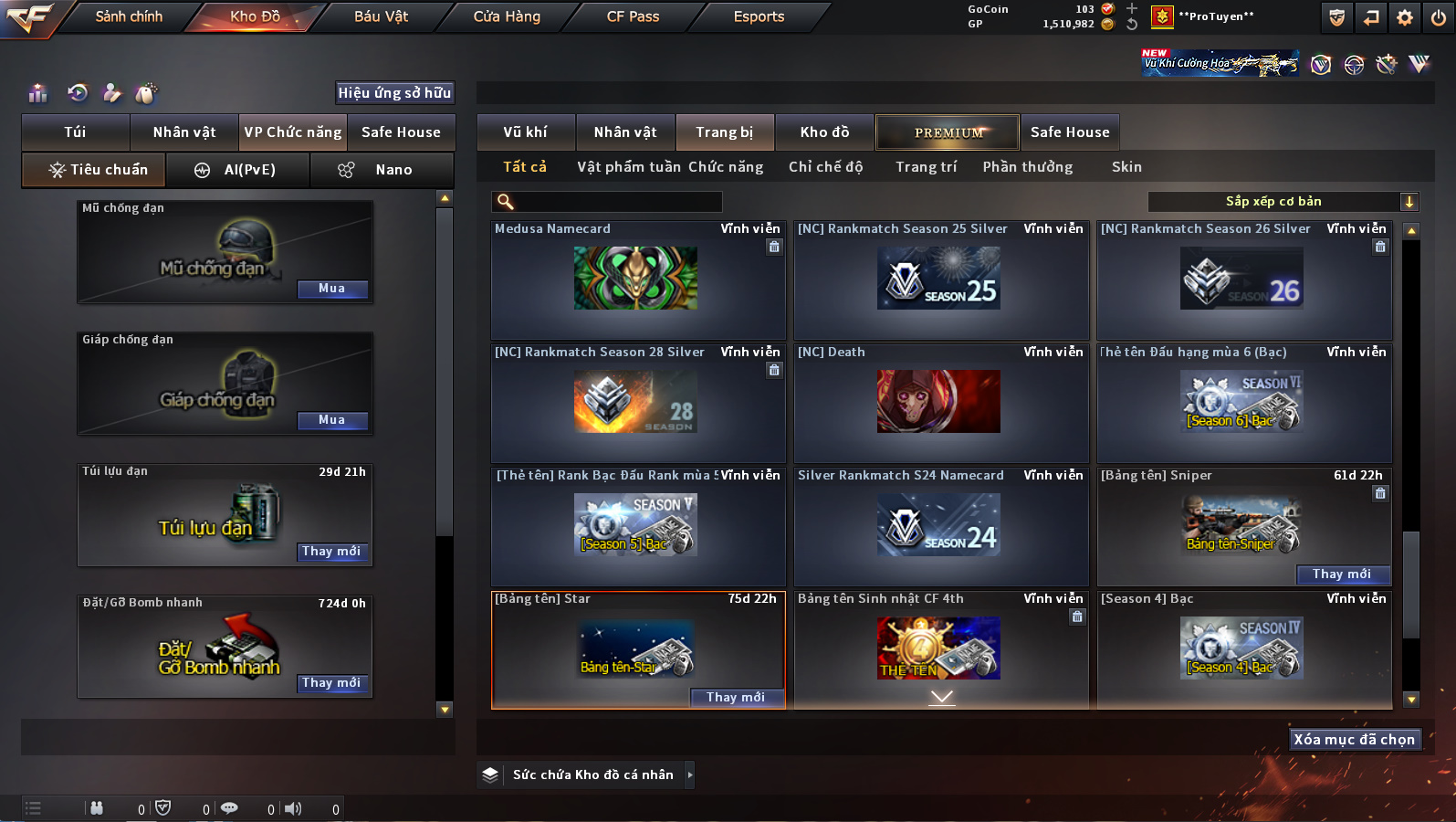Open the Cửa Hàng shop
The height and width of the screenshot is (822, 1456).
click(507, 16)
